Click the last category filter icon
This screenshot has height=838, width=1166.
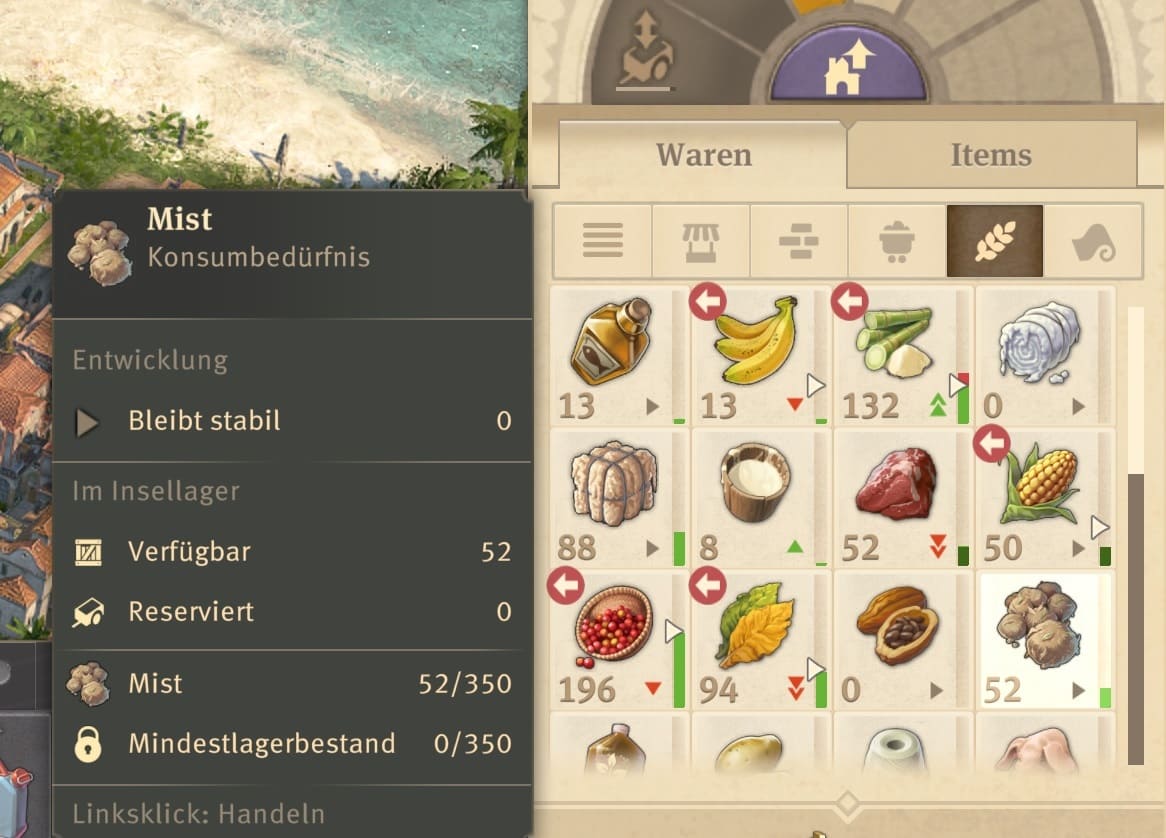coord(1092,241)
